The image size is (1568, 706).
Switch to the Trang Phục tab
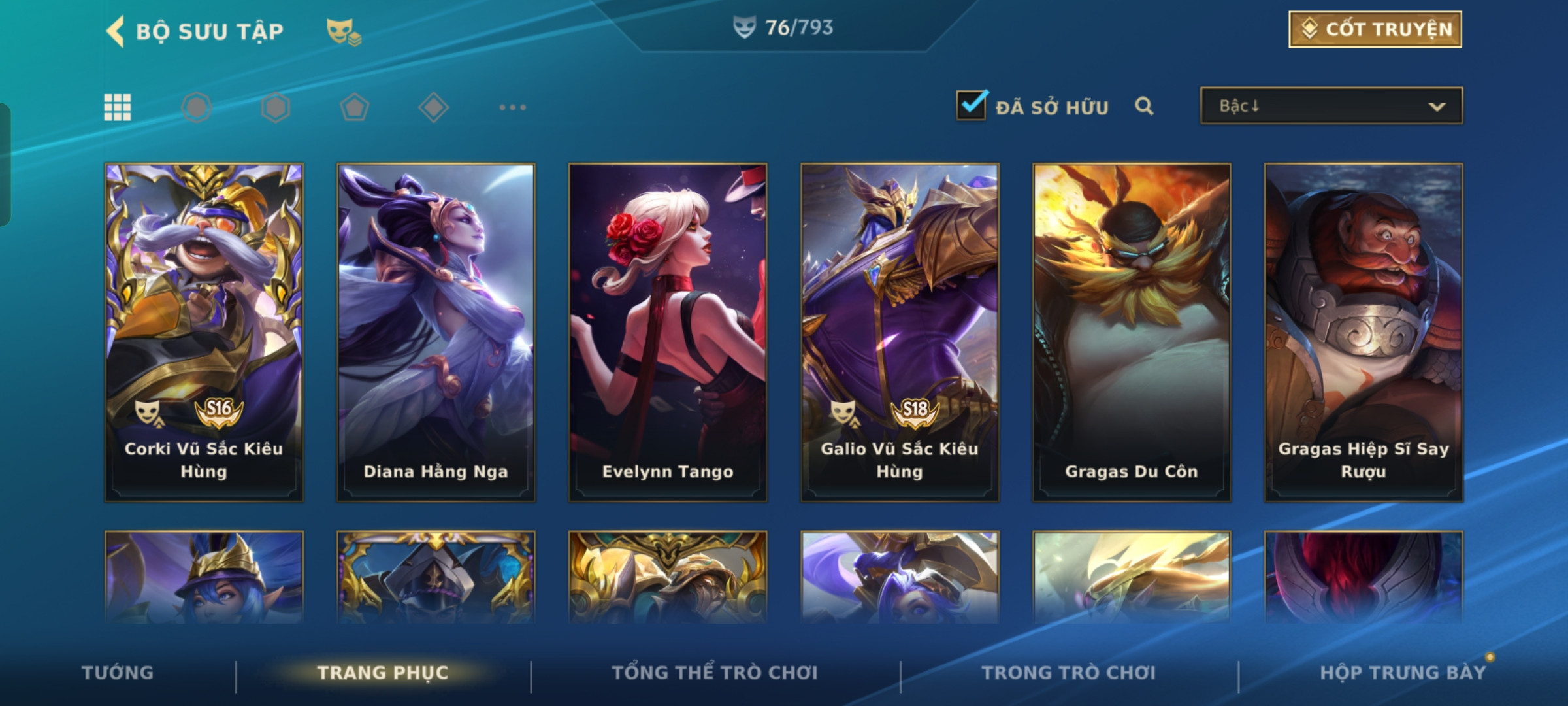383,673
